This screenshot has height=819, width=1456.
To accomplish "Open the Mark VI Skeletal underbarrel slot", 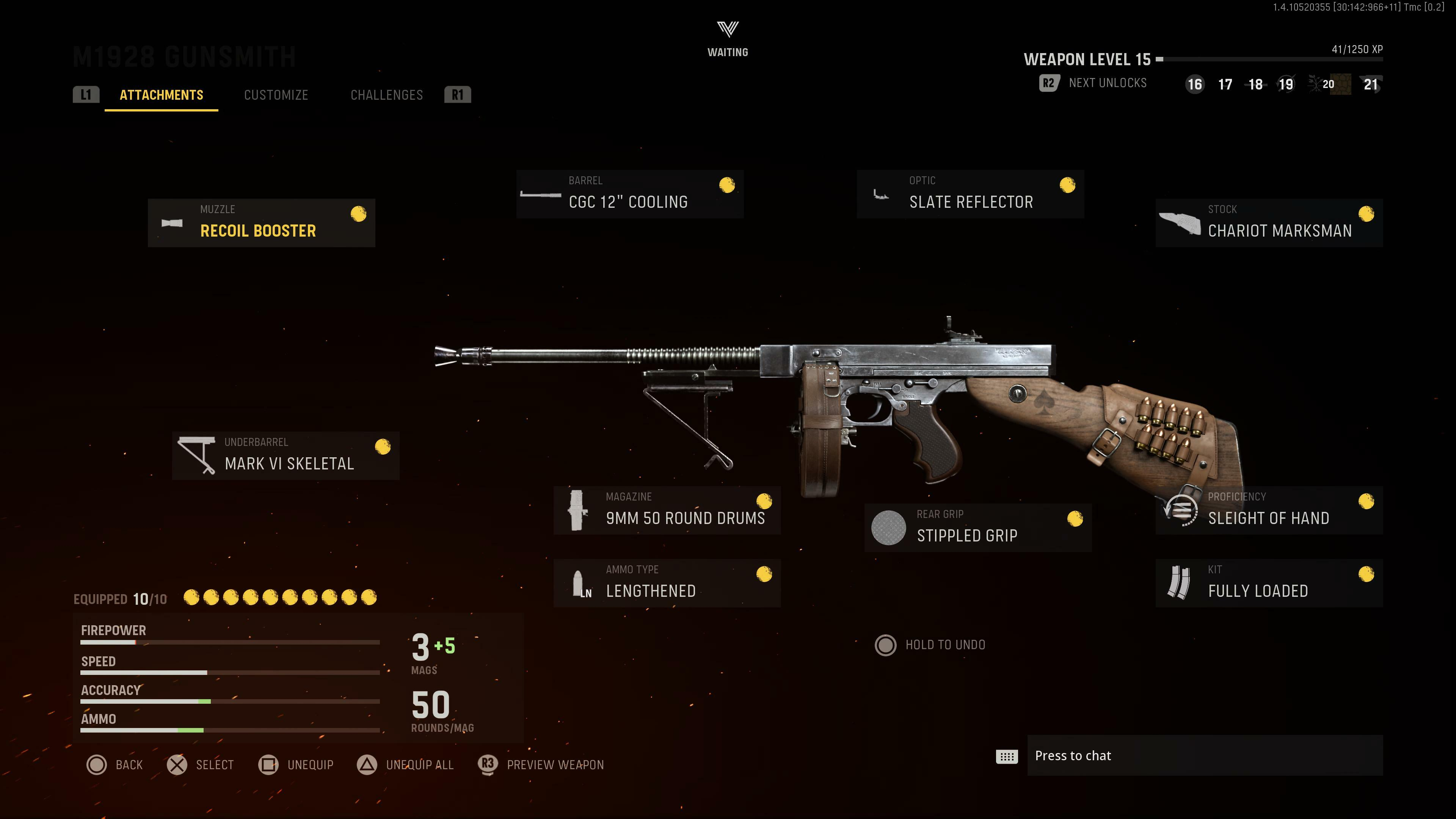I will 286,455.
